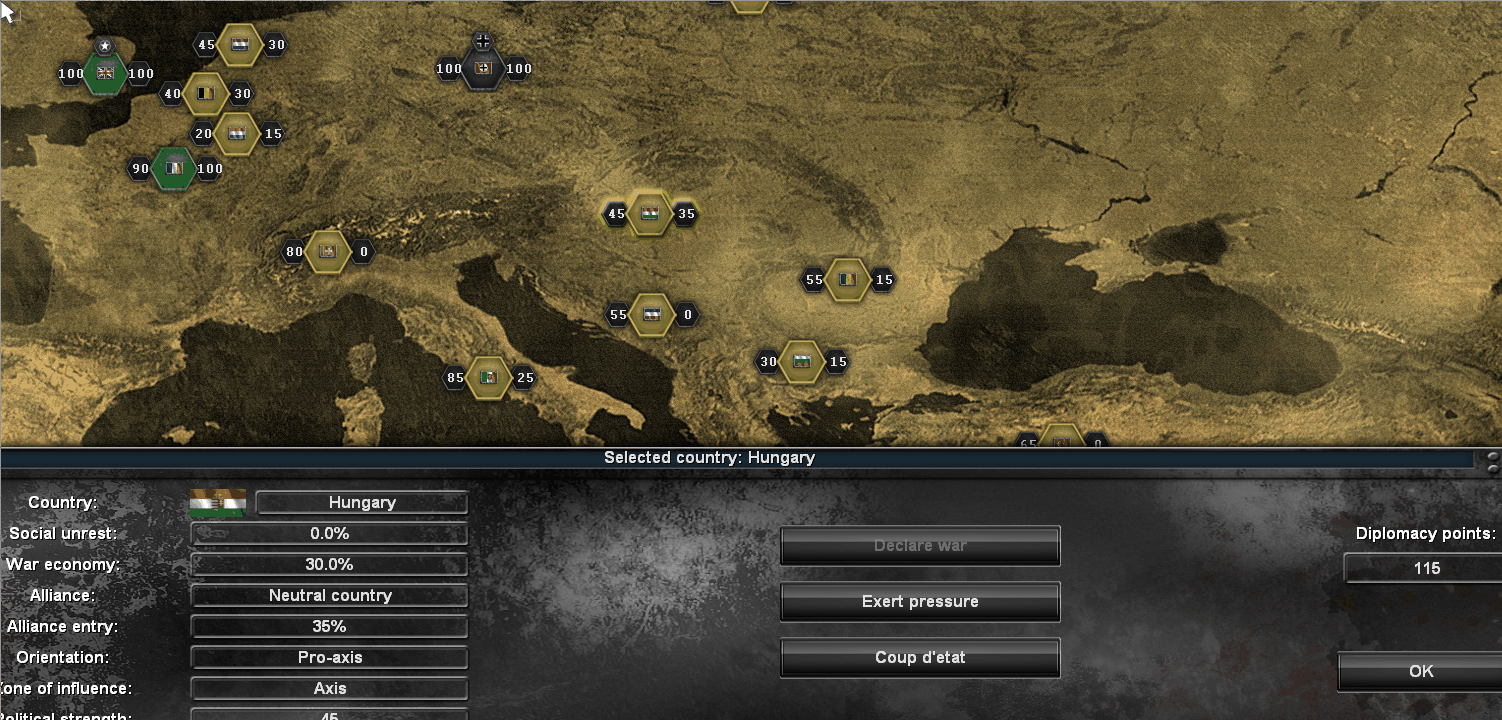Click the Hungary country name field
This screenshot has height=720, width=1502.
[361, 502]
